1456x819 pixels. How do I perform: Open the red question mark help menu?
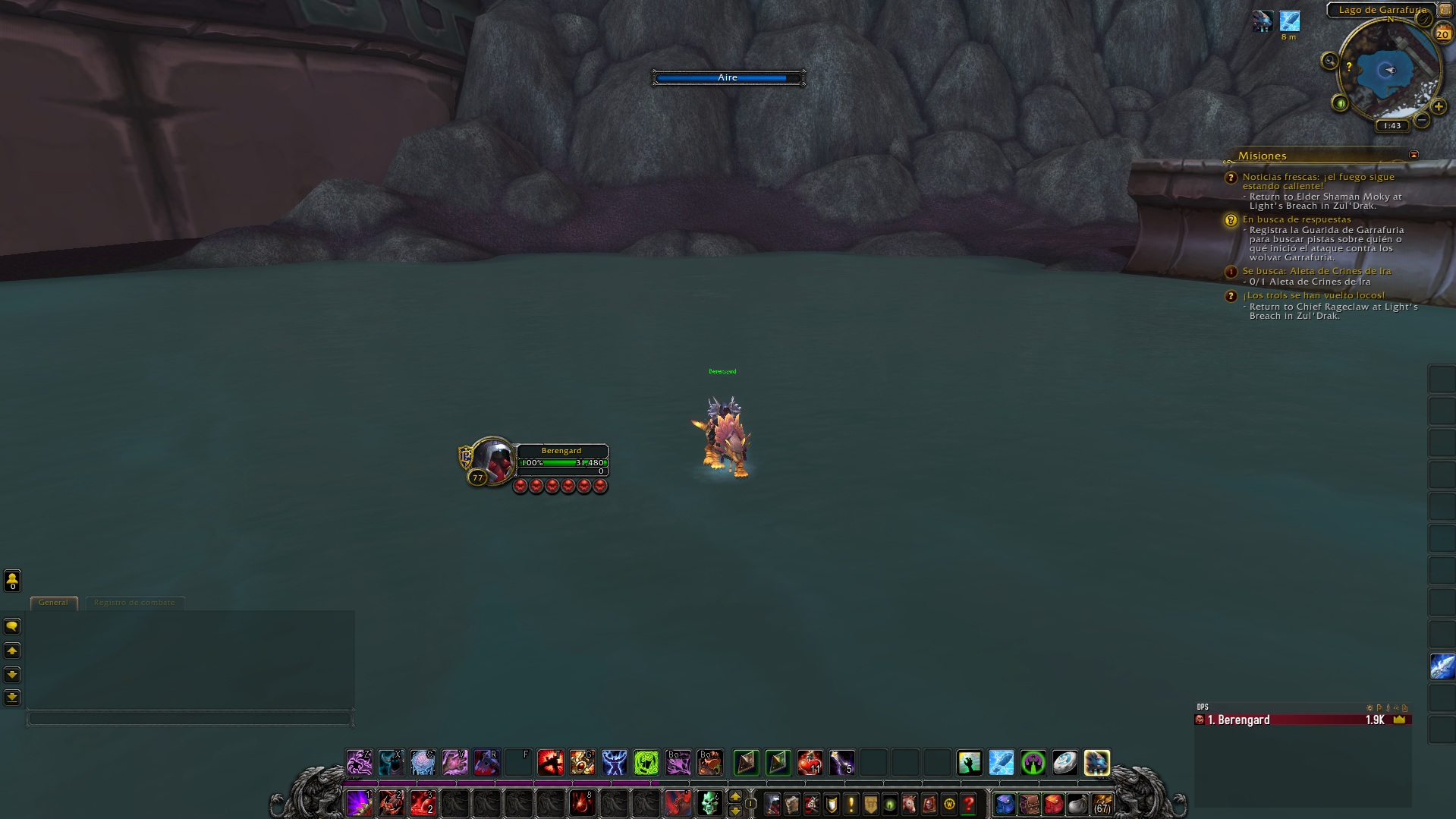968,803
